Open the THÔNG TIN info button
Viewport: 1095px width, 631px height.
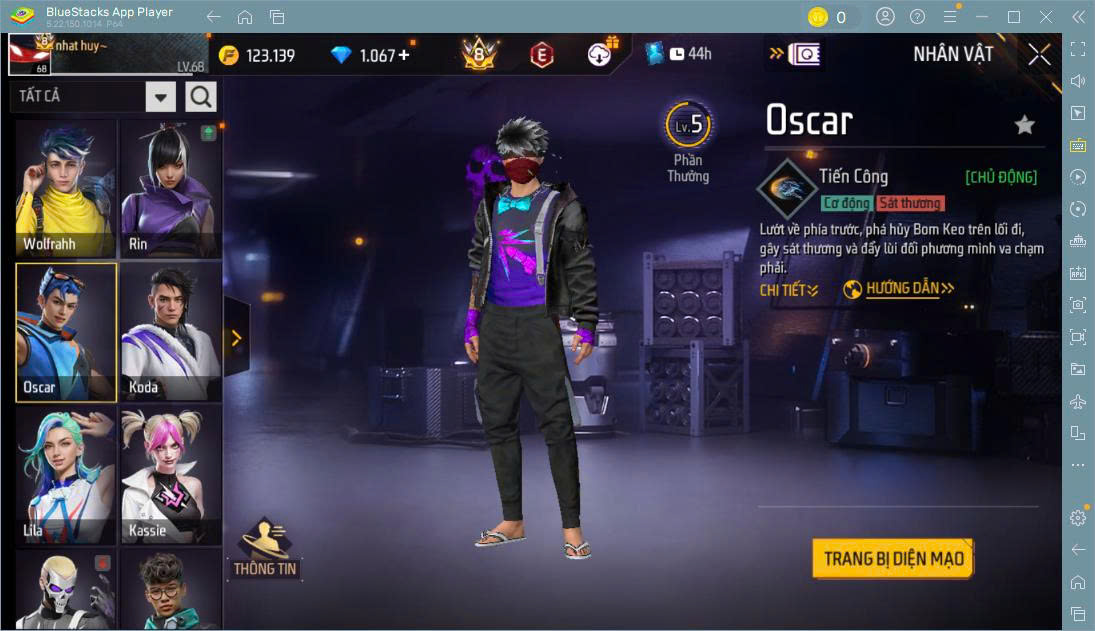(x=265, y=548)
